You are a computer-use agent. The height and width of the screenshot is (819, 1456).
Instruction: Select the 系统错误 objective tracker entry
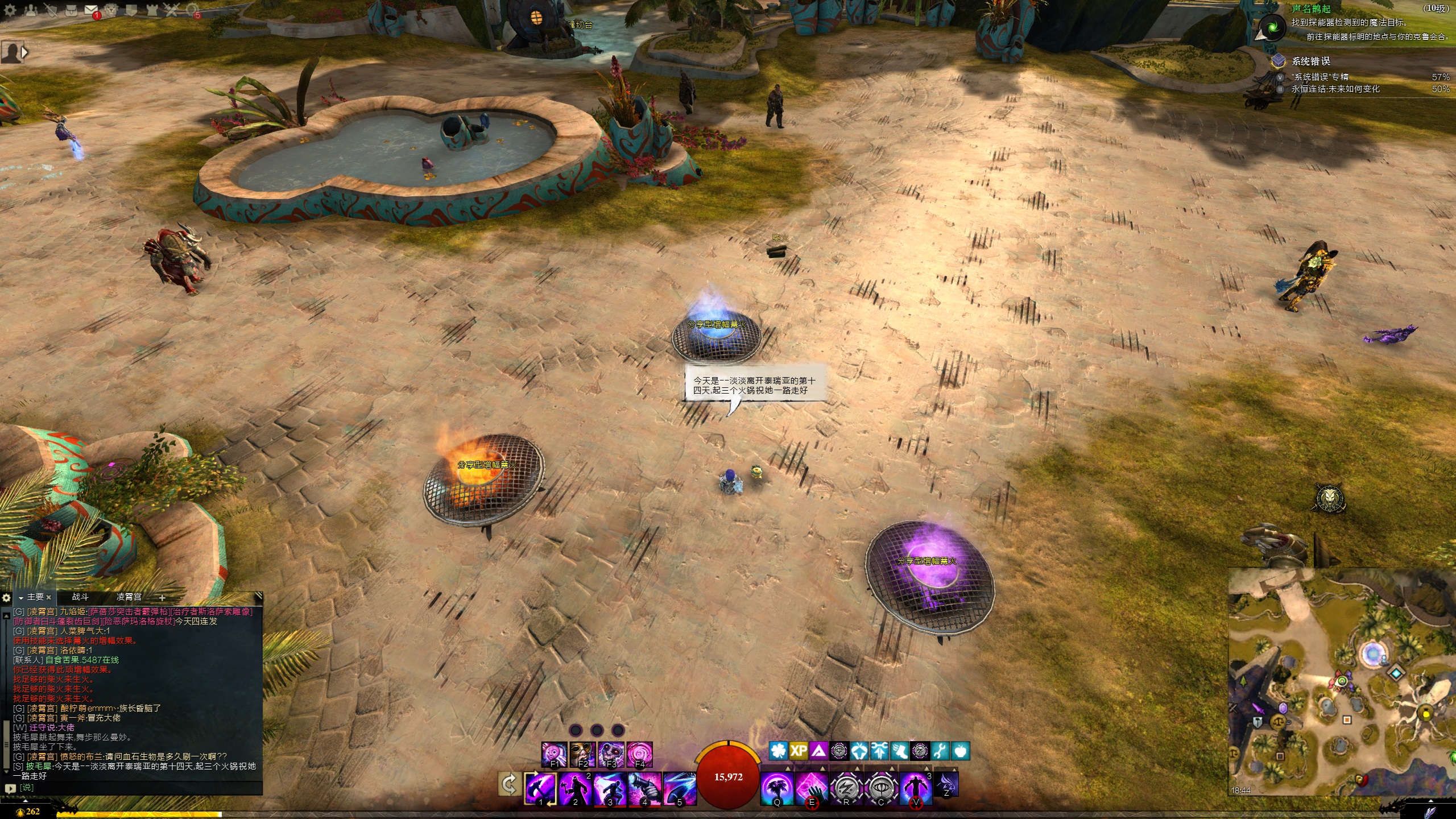[1310, 61]
